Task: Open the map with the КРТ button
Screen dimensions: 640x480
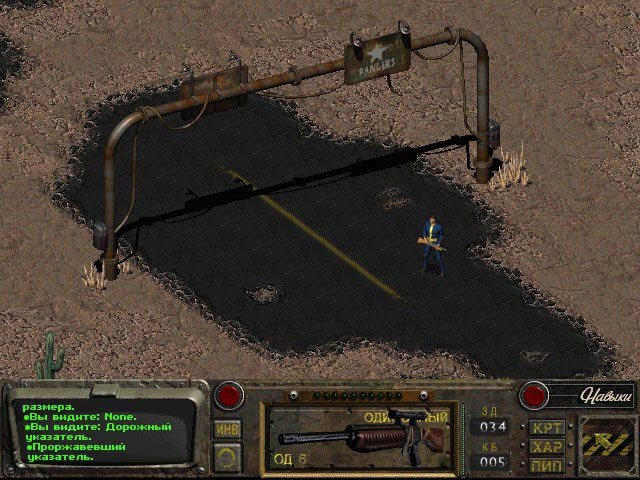Action: click(547, 428)
